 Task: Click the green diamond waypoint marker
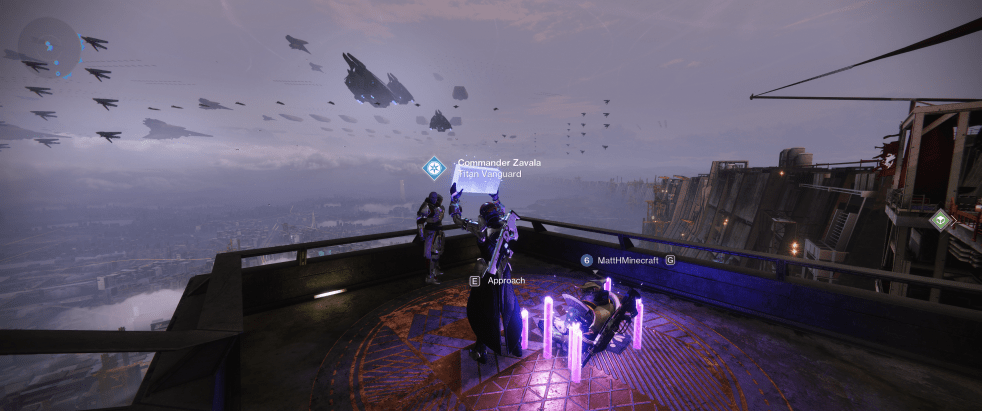(x=939, y=220)
